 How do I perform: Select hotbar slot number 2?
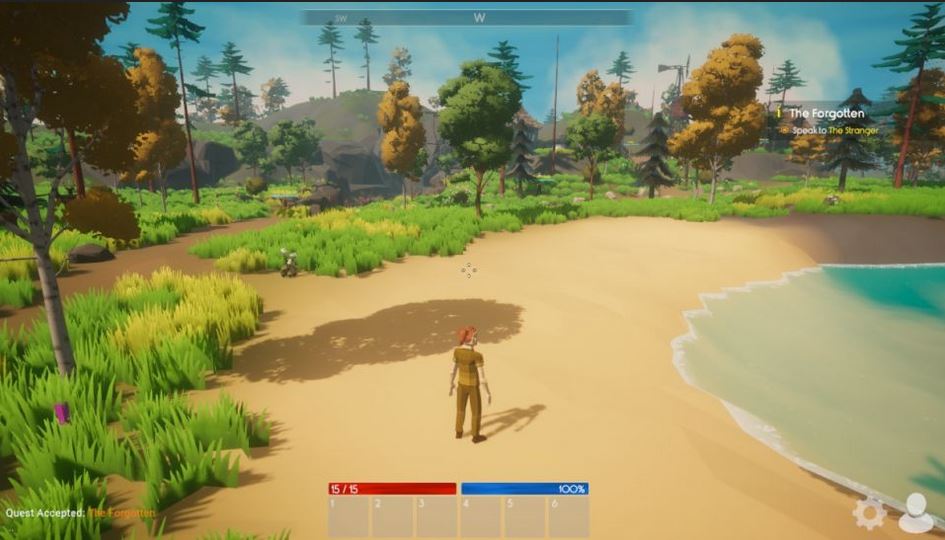392,517
